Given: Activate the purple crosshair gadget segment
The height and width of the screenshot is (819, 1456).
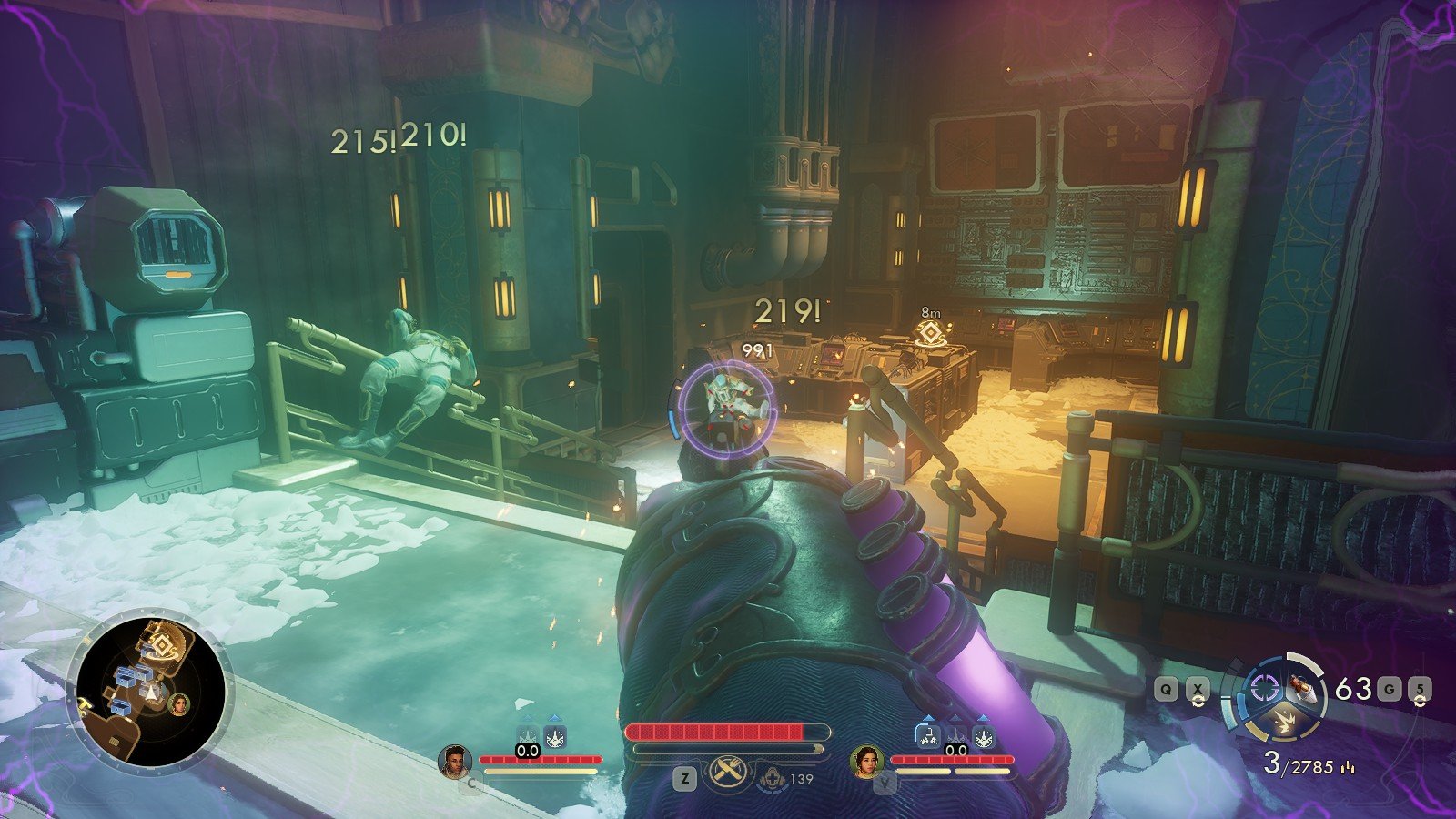Looking at the screenshot, I should point(1261,688).
